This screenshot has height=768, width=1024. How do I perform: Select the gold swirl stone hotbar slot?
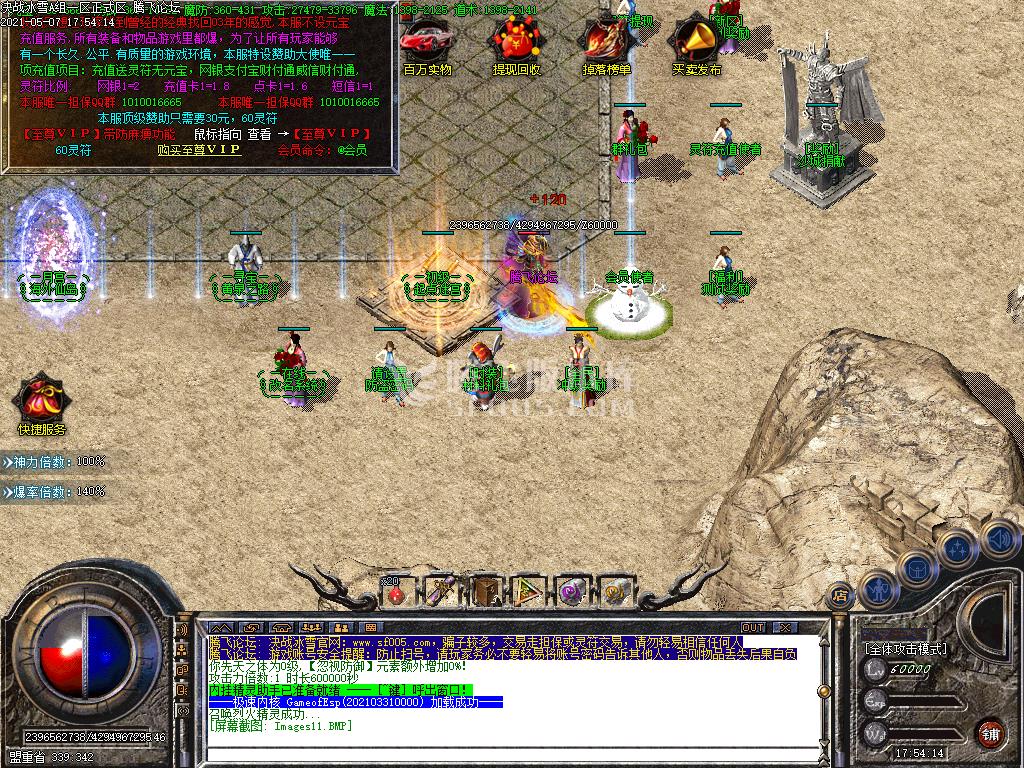617,593
